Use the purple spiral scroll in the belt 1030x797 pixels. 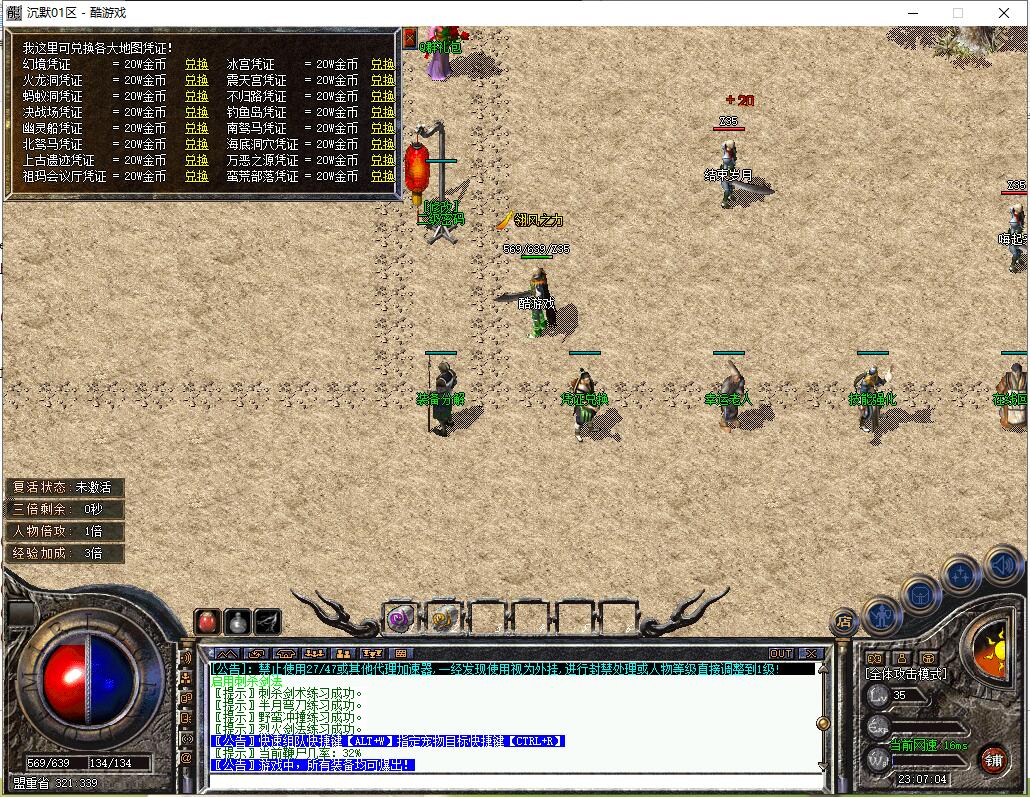(x=401, y=618)
